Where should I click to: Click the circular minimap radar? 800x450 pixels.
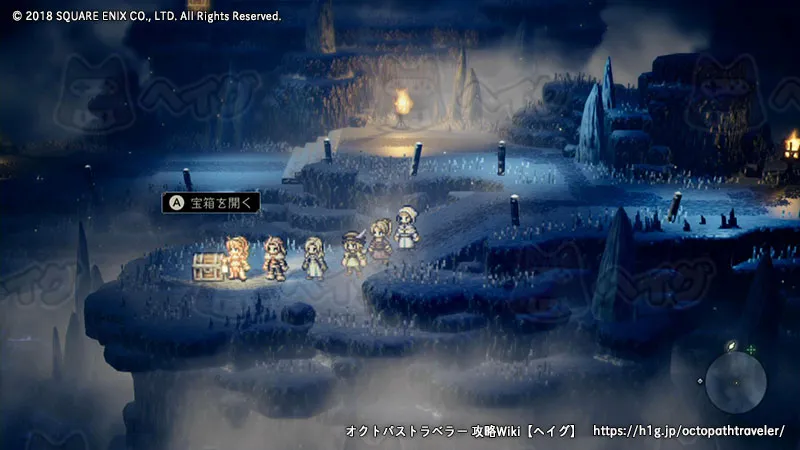click(736, 381)
